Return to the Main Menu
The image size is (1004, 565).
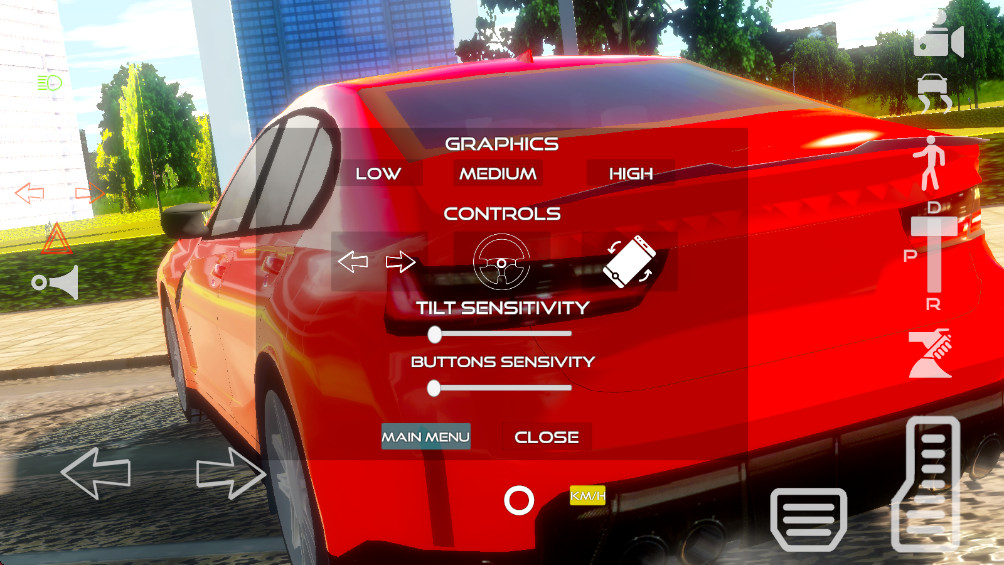coord(426,437)
